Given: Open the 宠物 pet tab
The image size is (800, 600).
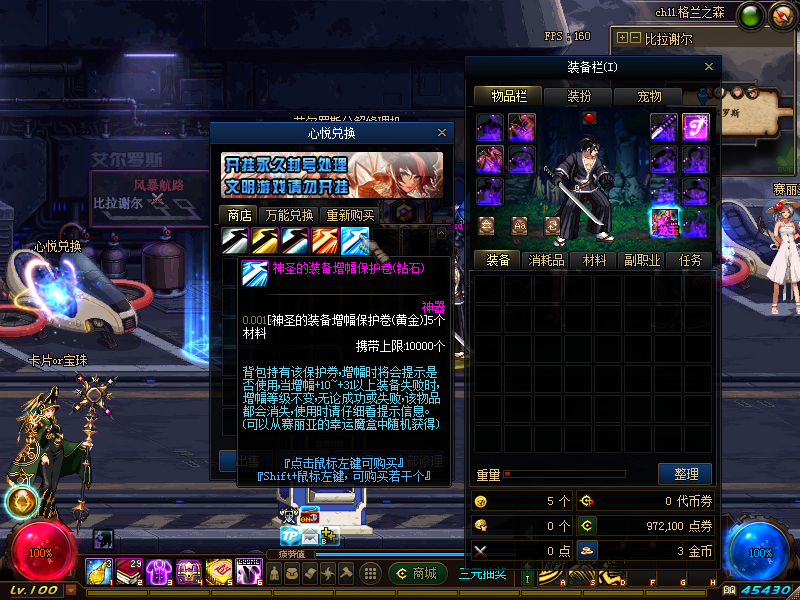Looking at the screenshot, I should [x=649, y=97].
